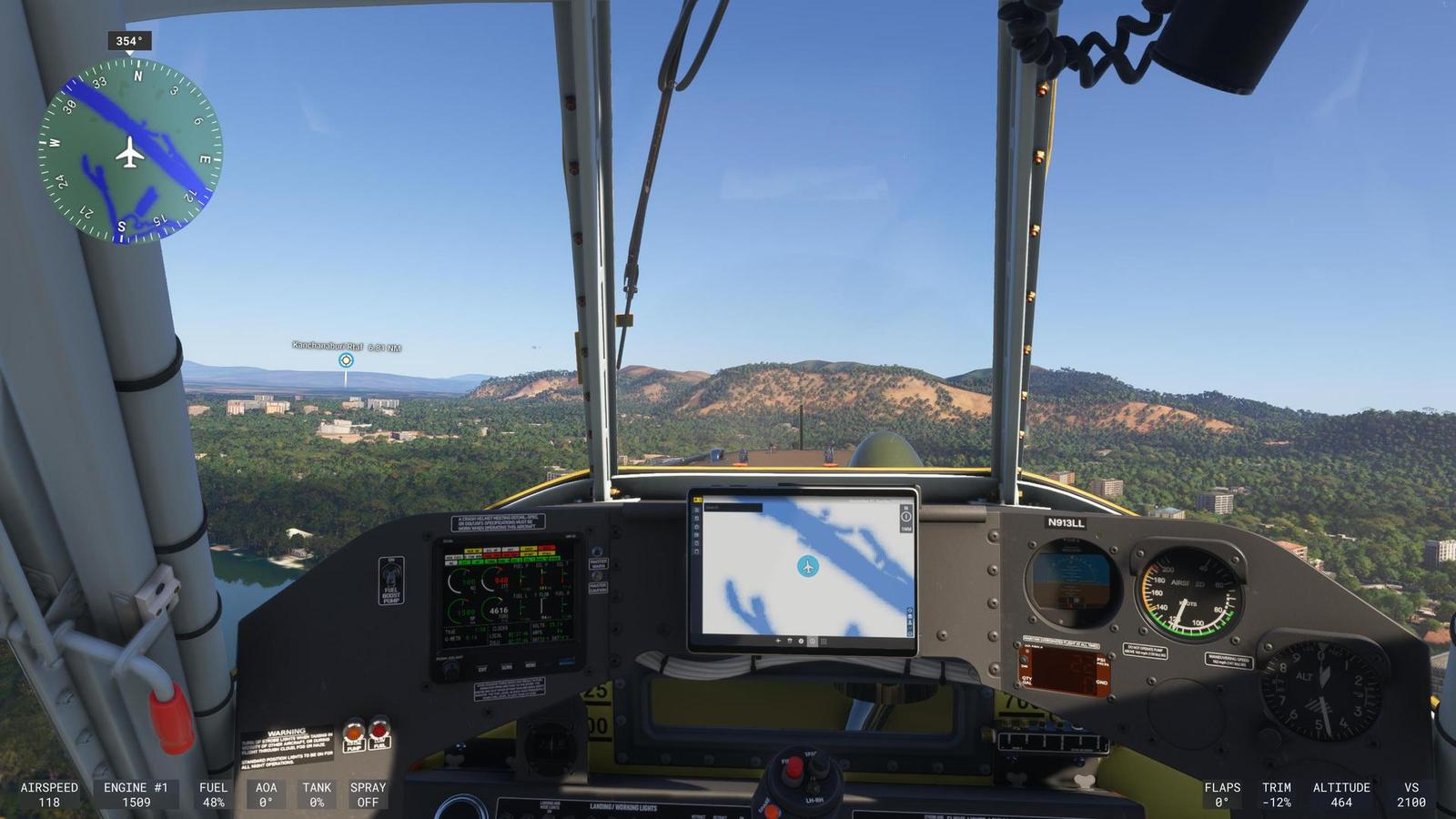Click the Kanchanaburi Rtrd waypoint marker
1456x819 pixels.
344,361
